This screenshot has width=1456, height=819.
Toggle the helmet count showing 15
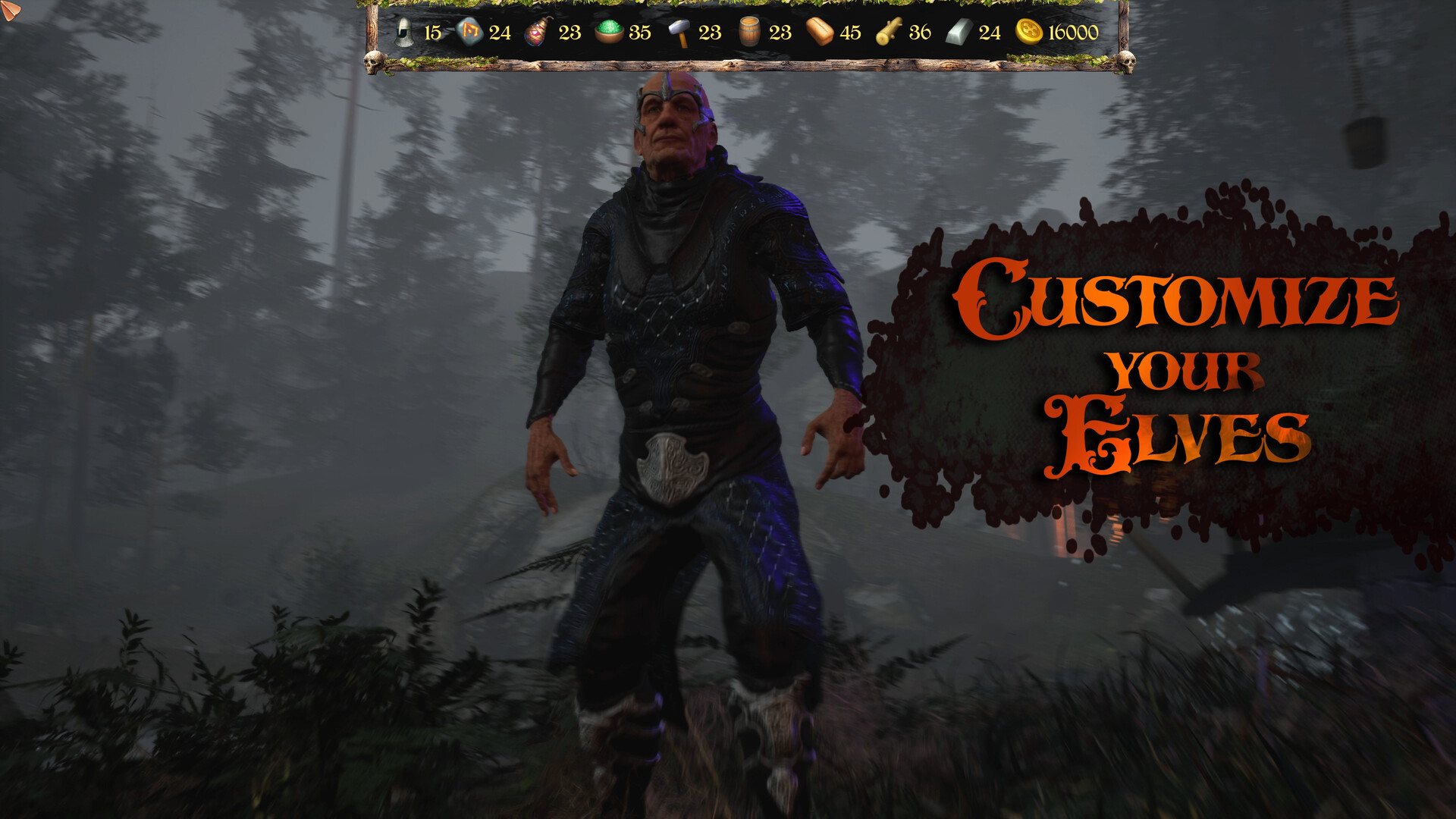(x=433, y=33)
